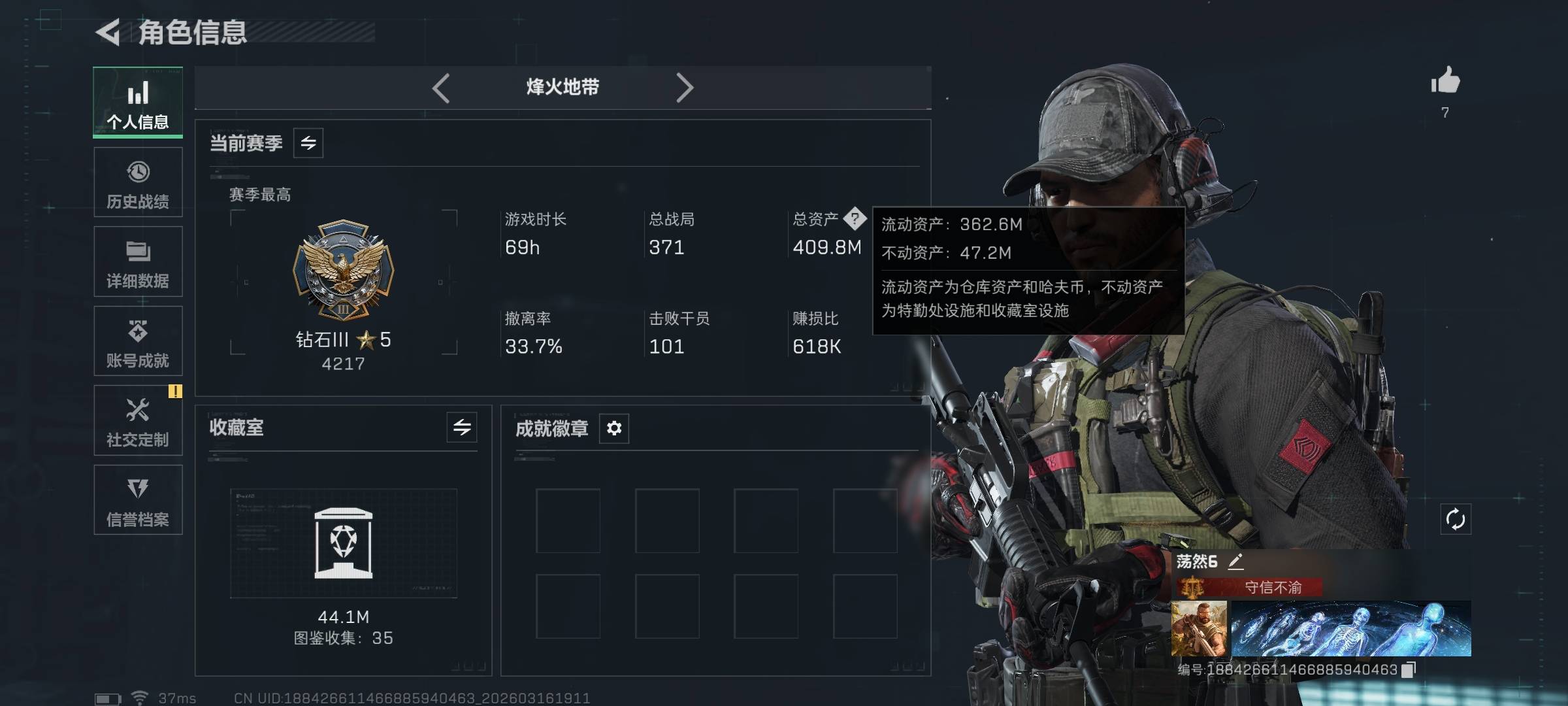Edit the player name 荡然6
Screen dimensions: 1568x706
[1235, 562]
